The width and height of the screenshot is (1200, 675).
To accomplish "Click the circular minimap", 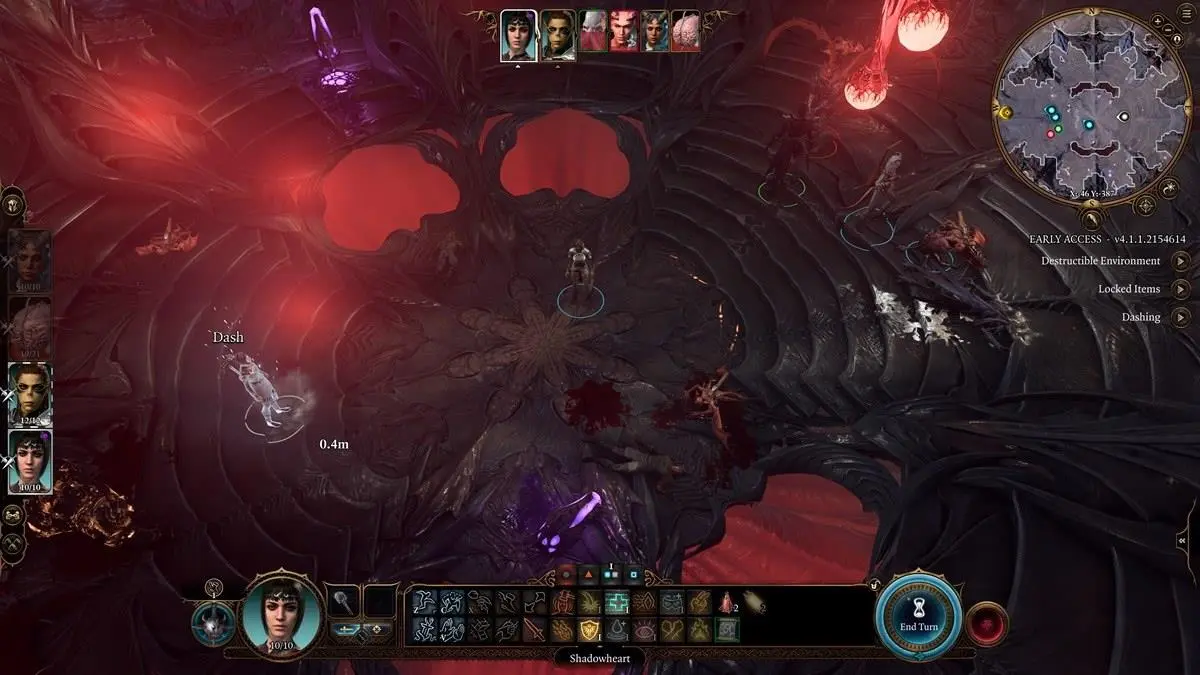I will click(1090, 113).
